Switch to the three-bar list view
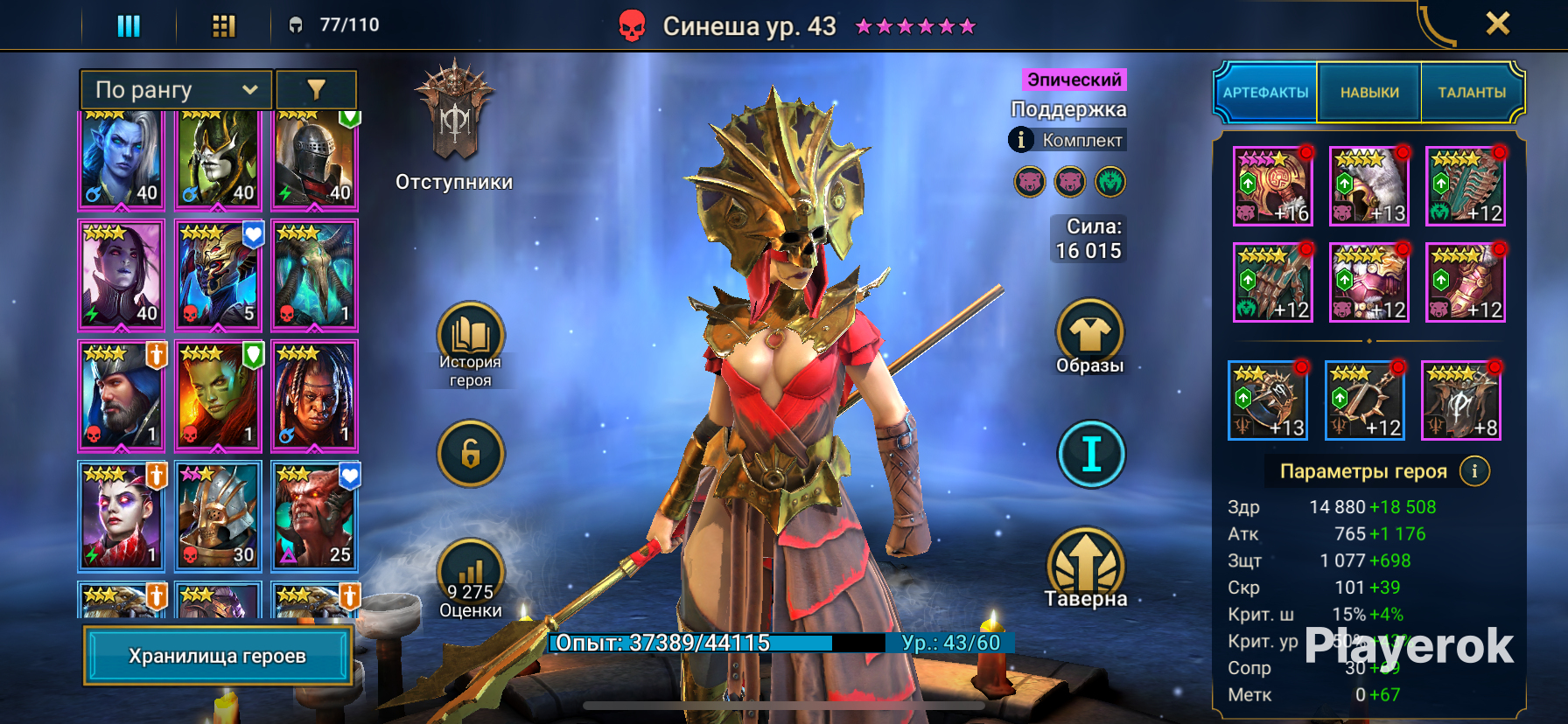The height and width of the screenshot is (724, 1568). point(129,25)
